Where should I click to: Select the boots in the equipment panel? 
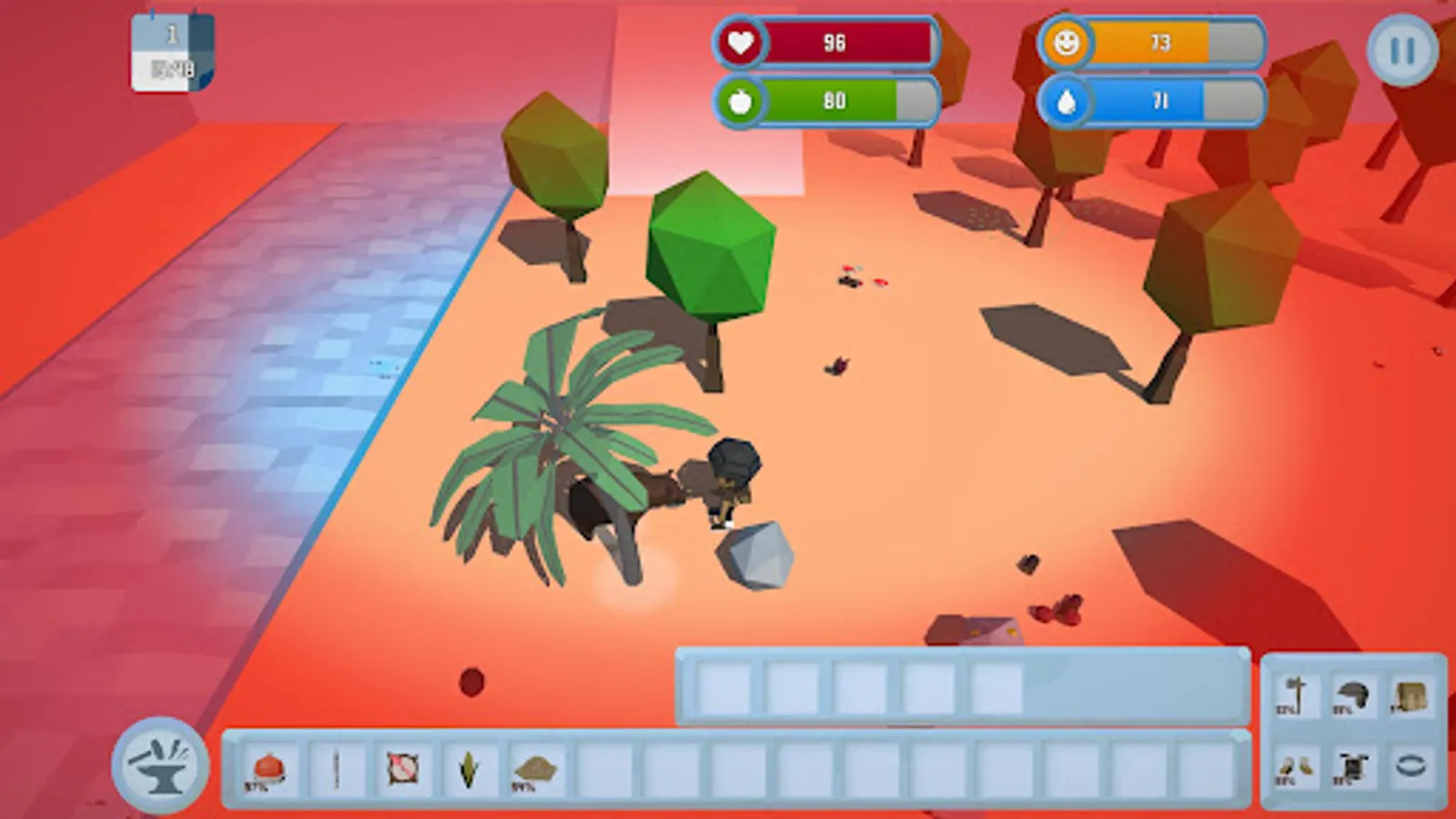click(1296, 767)
